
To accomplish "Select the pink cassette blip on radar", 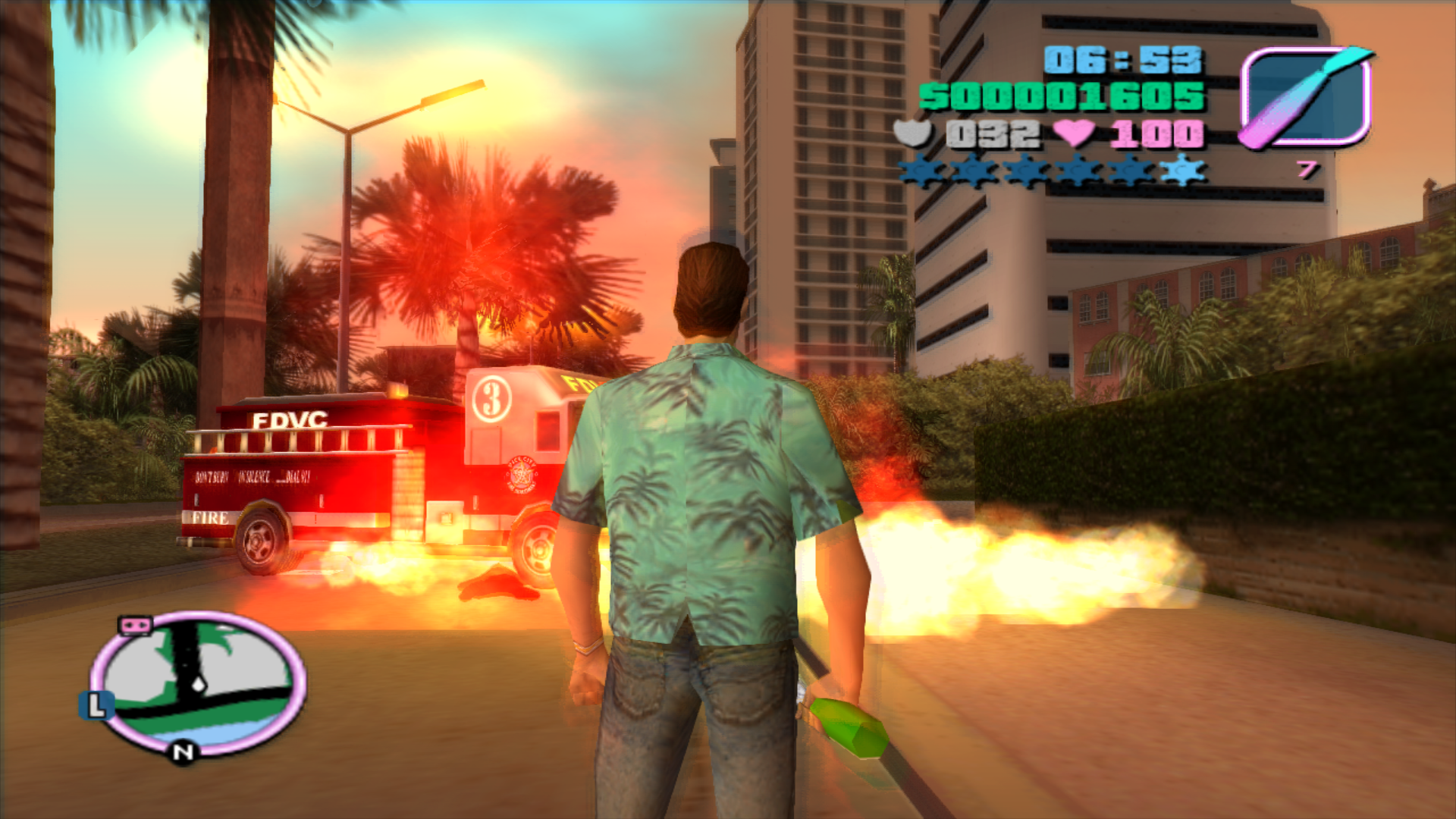I will pos(136,626).
